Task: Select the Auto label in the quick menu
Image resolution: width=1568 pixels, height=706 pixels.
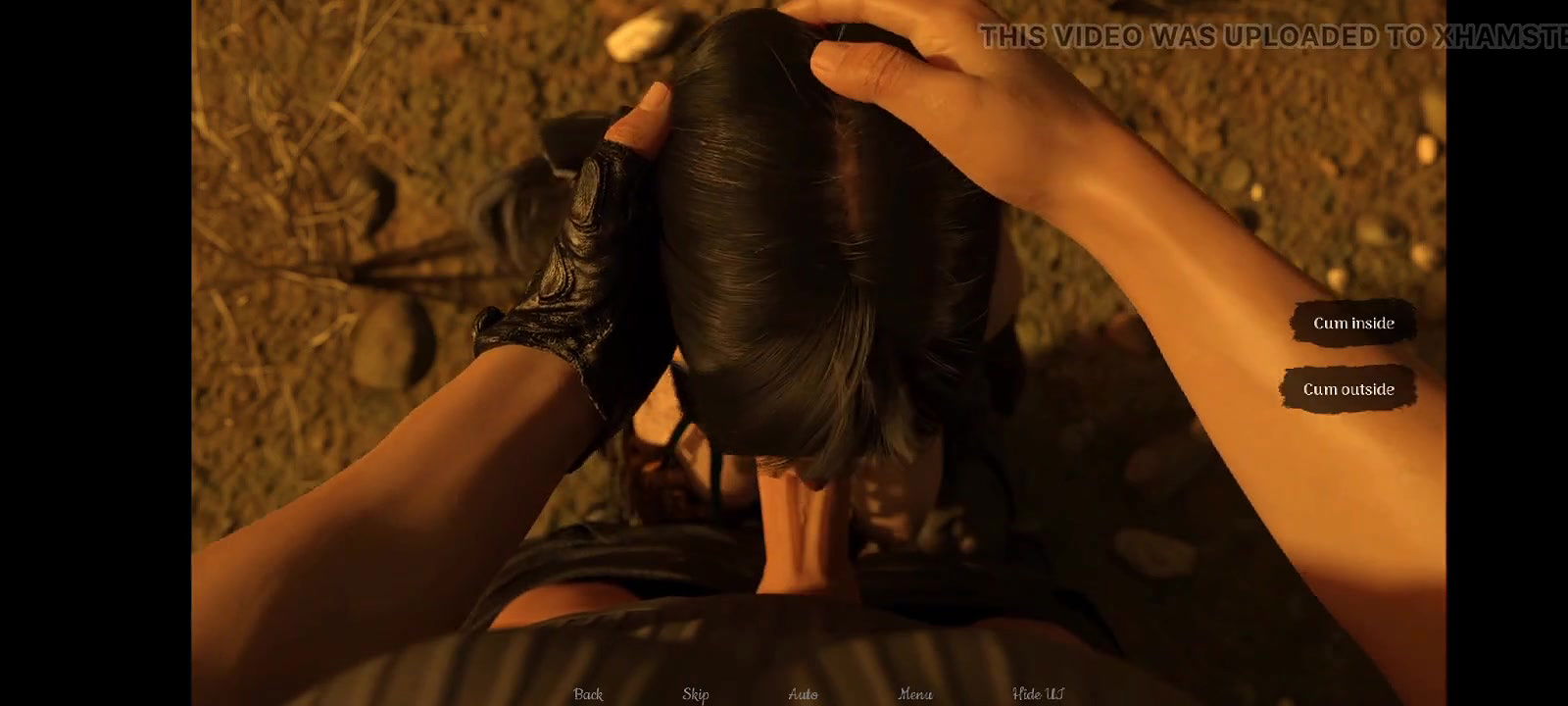Action: point(804,693)
